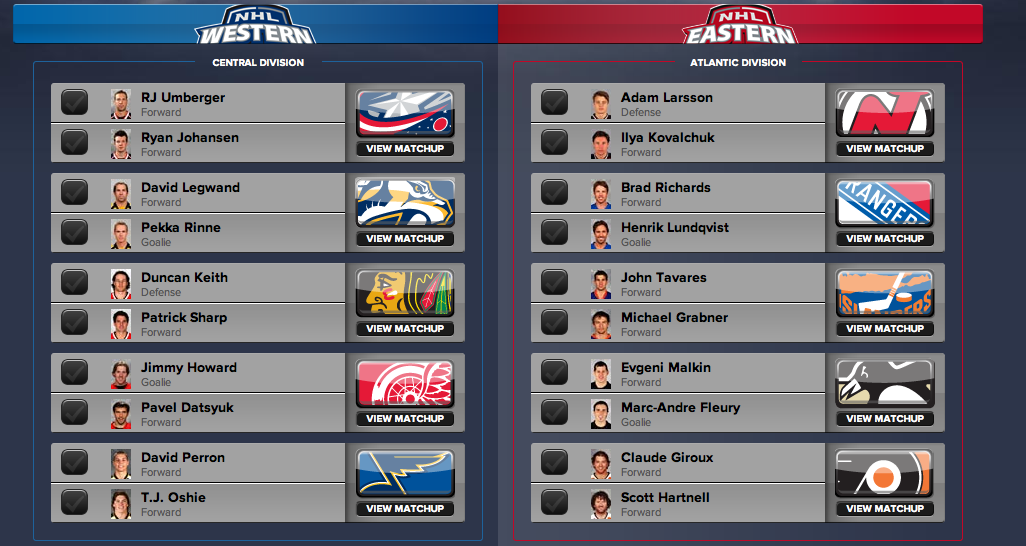The width and height of the screenshot is (1026, 546).
Task: Open the Nashville Predators View Matchup button
Action: point(405,239)
